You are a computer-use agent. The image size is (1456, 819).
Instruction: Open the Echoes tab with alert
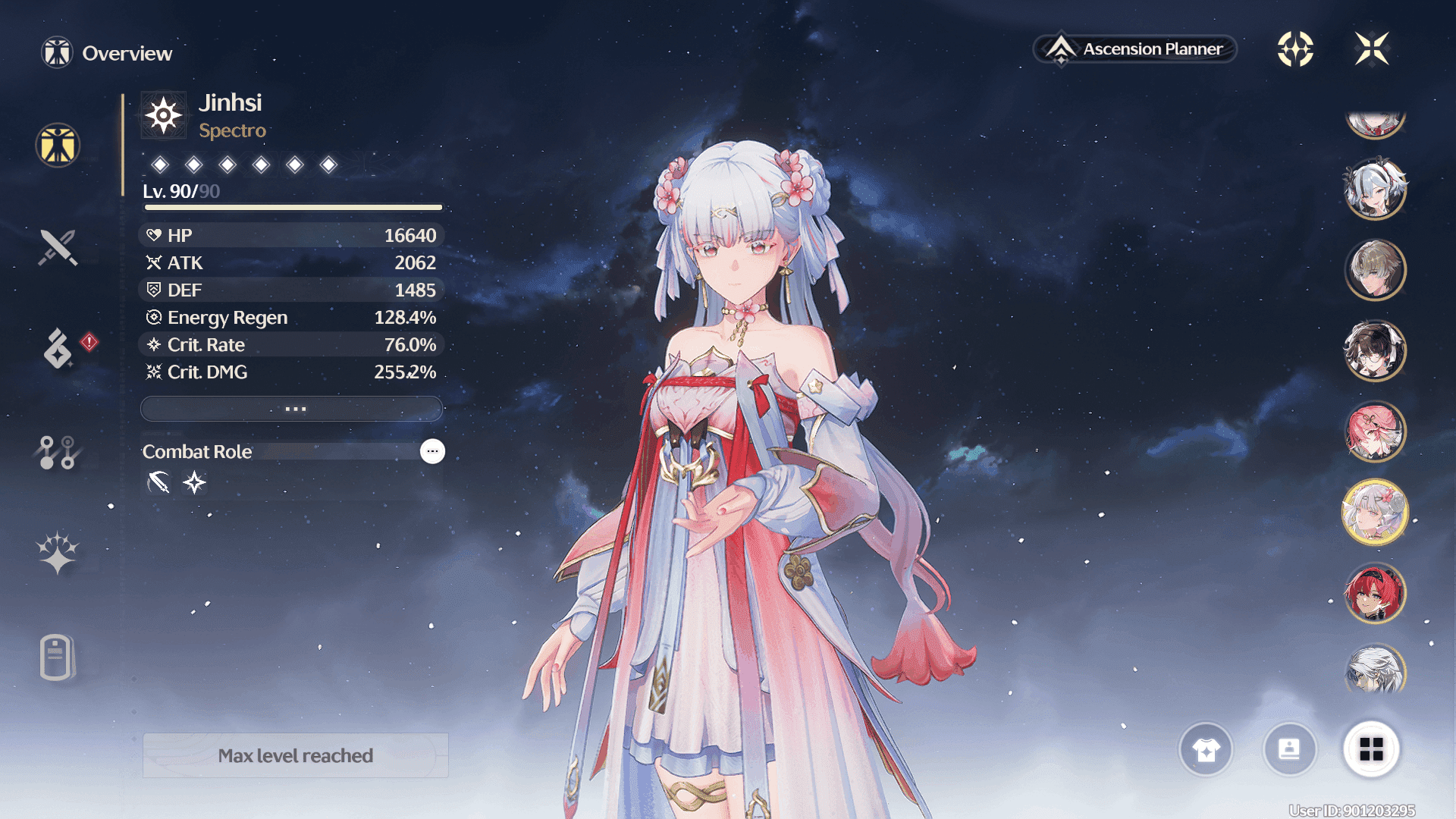tap(58, 349)
